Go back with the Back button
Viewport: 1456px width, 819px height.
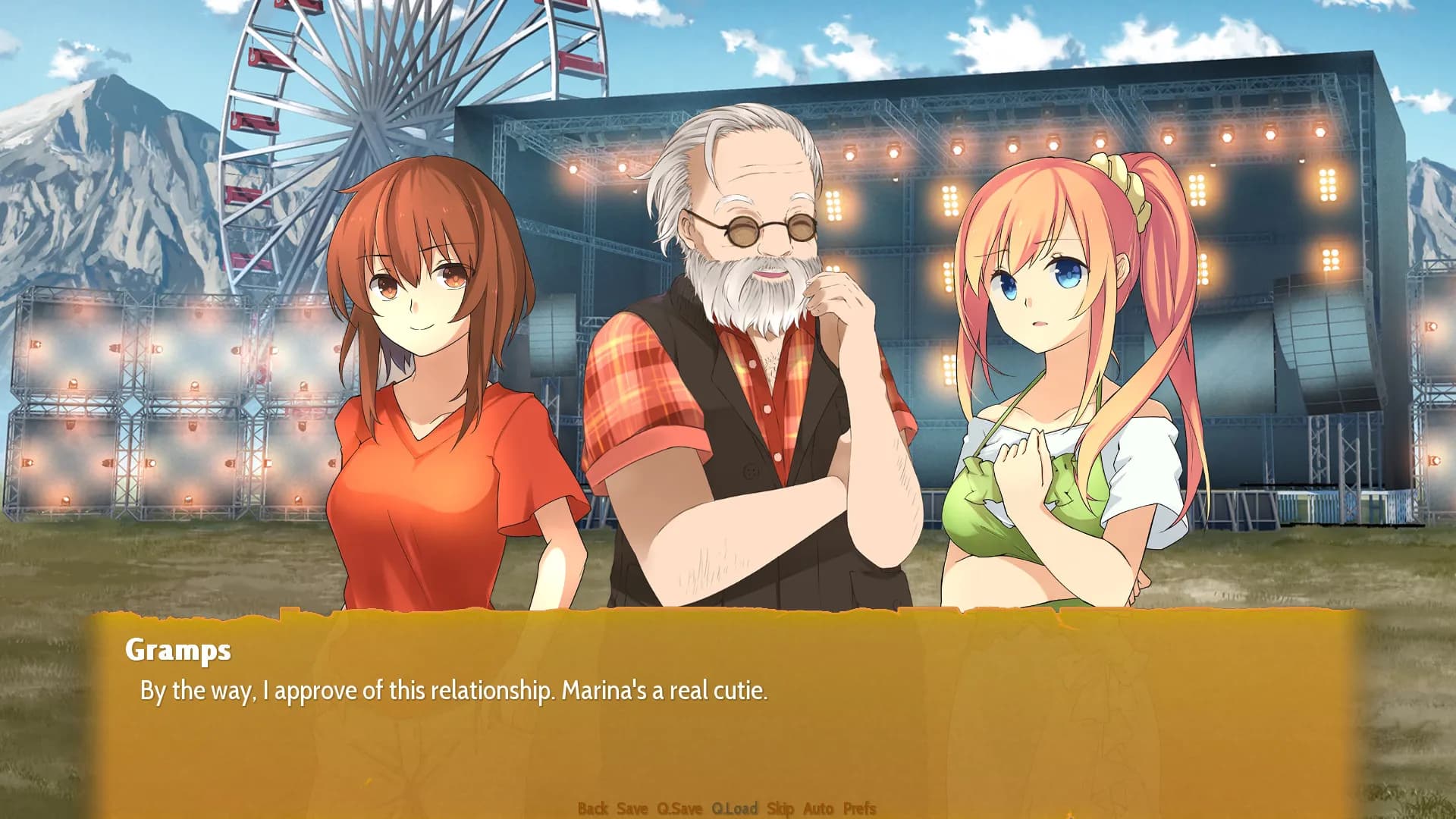(592, 808)
